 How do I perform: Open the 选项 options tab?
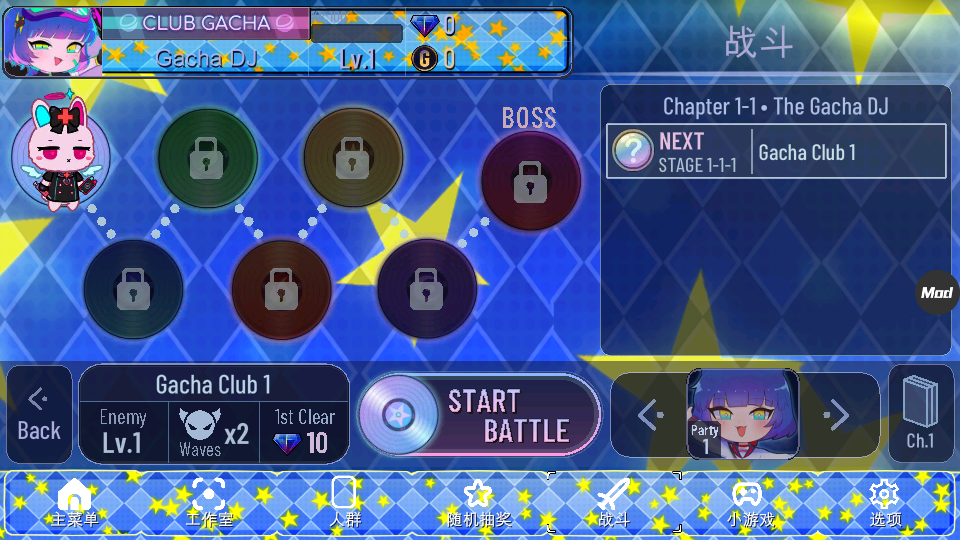coord(884,503)
